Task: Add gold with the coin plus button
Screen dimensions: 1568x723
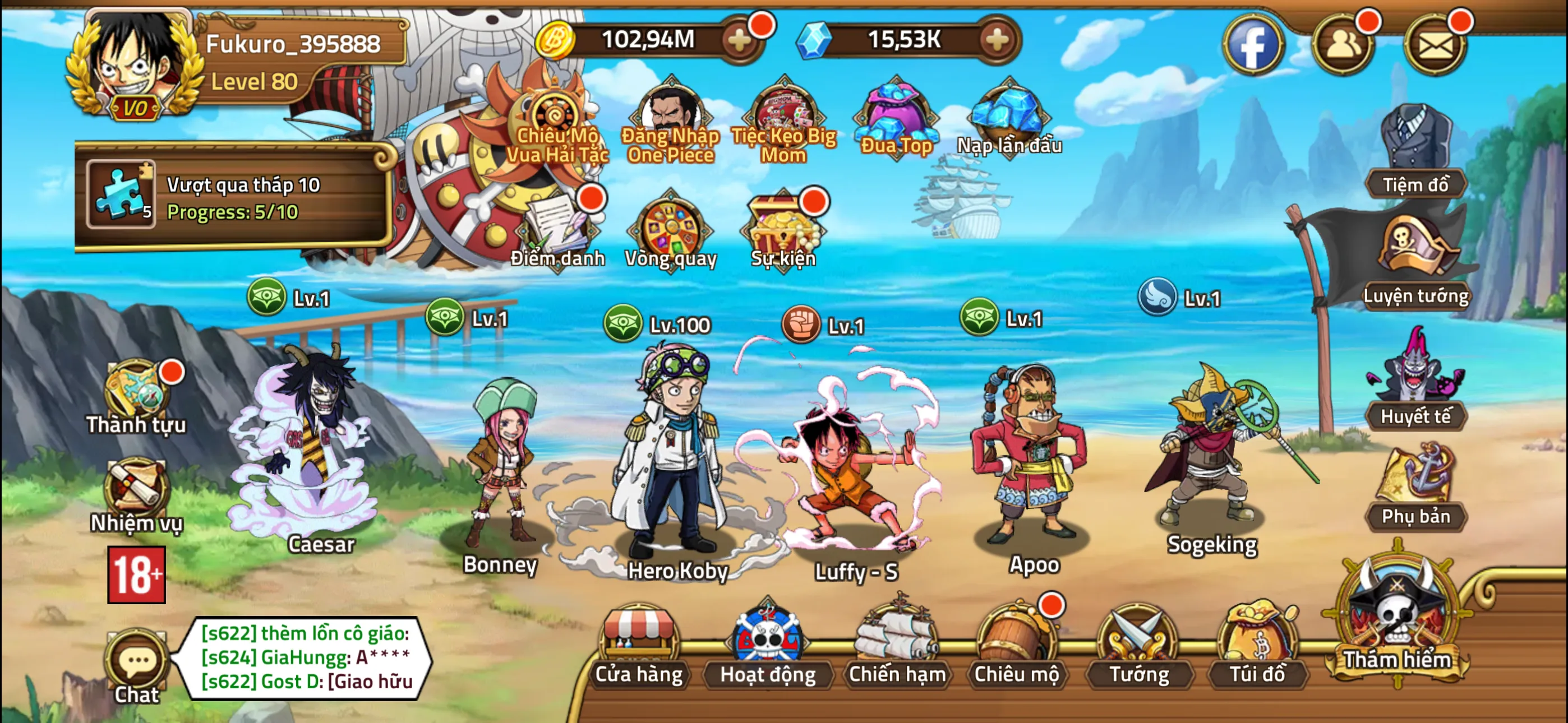Action: (740, 41)
